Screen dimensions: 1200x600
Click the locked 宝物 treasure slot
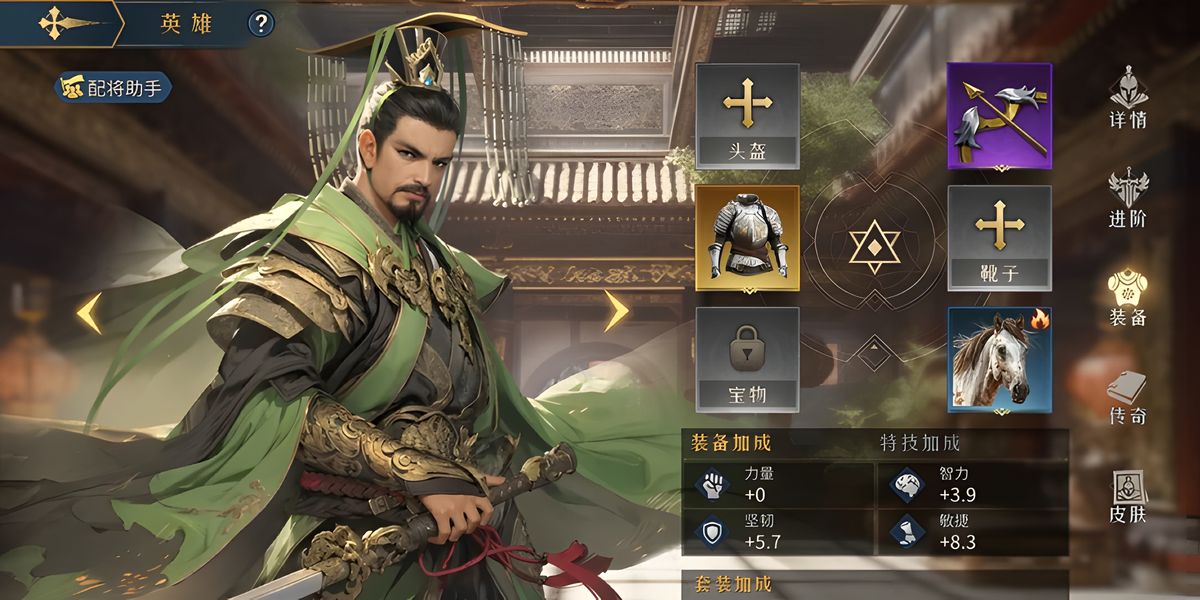(x=747, y=360)
